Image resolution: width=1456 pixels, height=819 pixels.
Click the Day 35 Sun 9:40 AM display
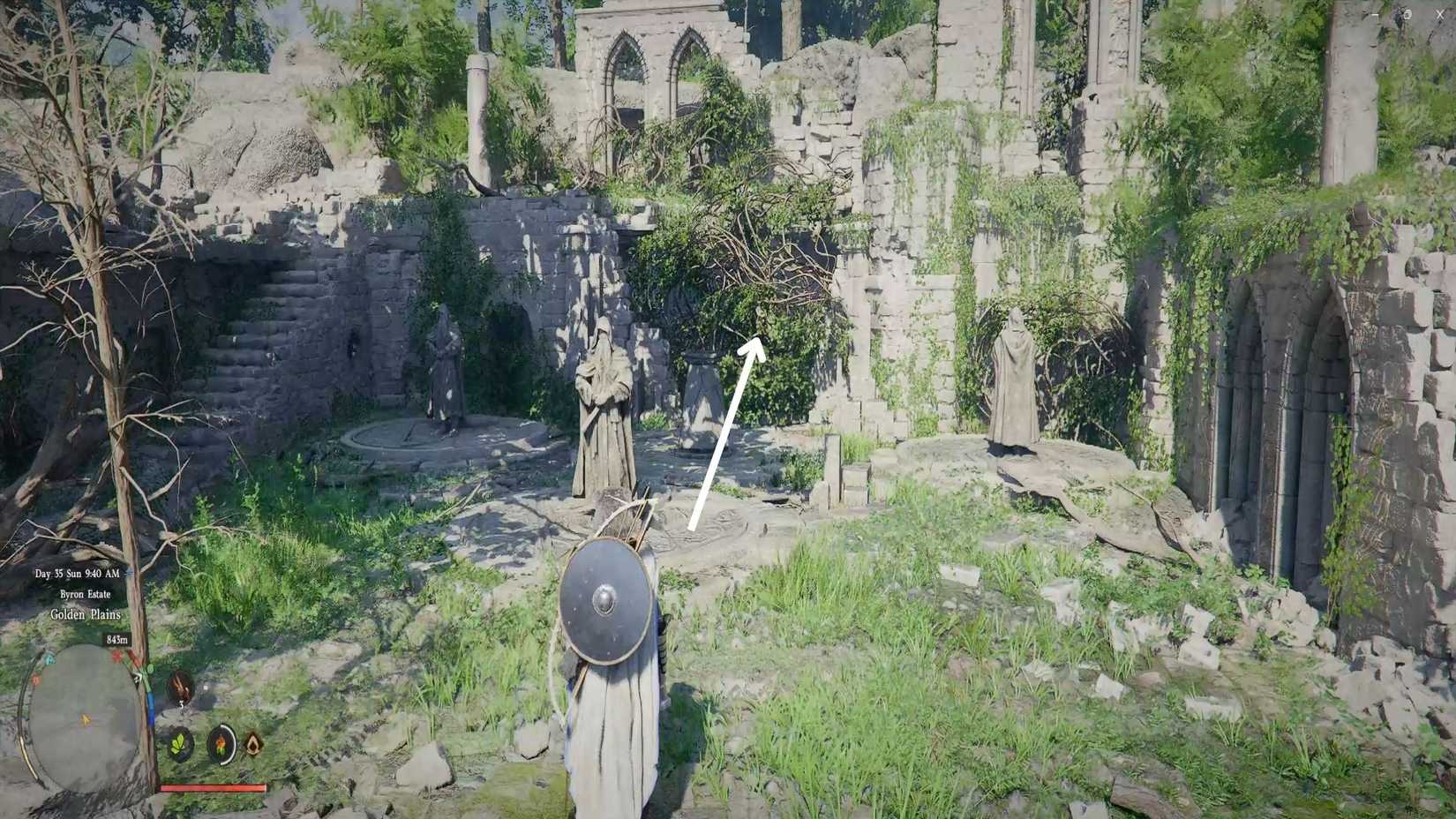(x=78, y=574)
